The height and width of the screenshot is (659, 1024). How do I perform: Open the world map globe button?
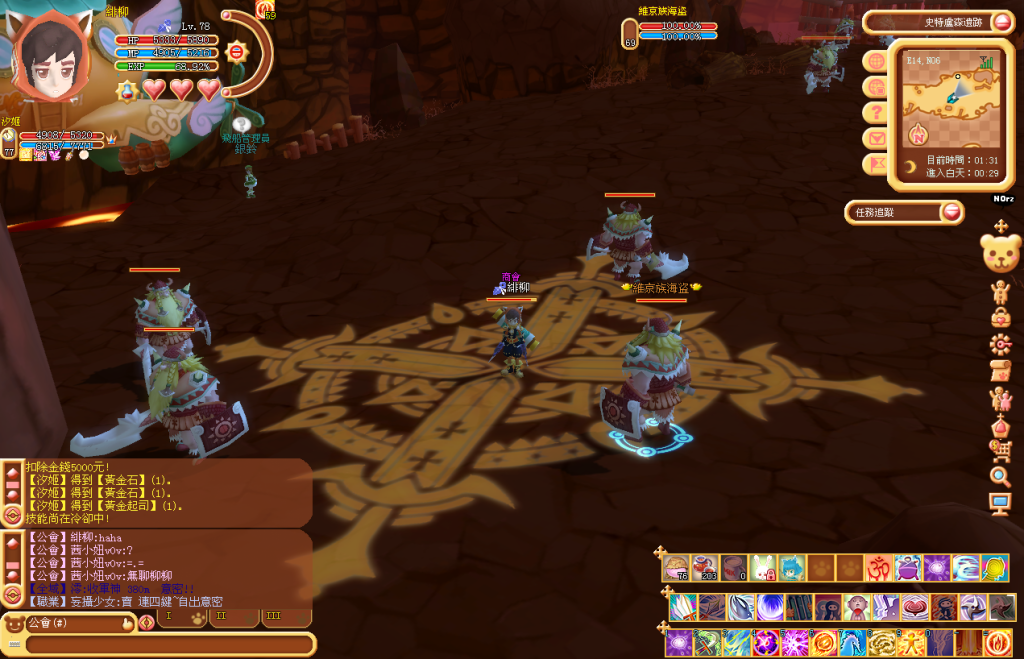tap(876, 60)
